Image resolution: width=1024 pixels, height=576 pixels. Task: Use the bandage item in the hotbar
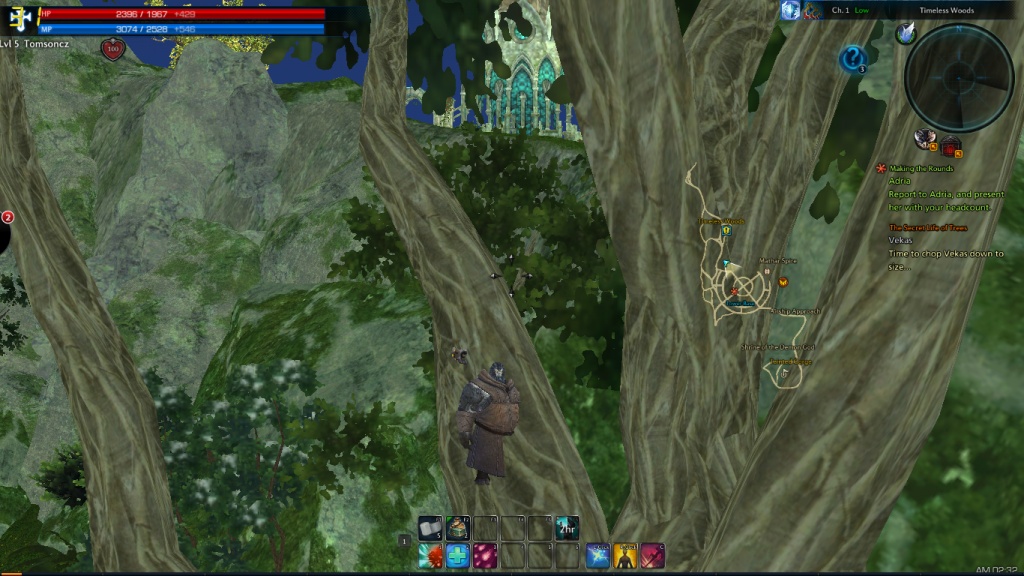(431, 527)
